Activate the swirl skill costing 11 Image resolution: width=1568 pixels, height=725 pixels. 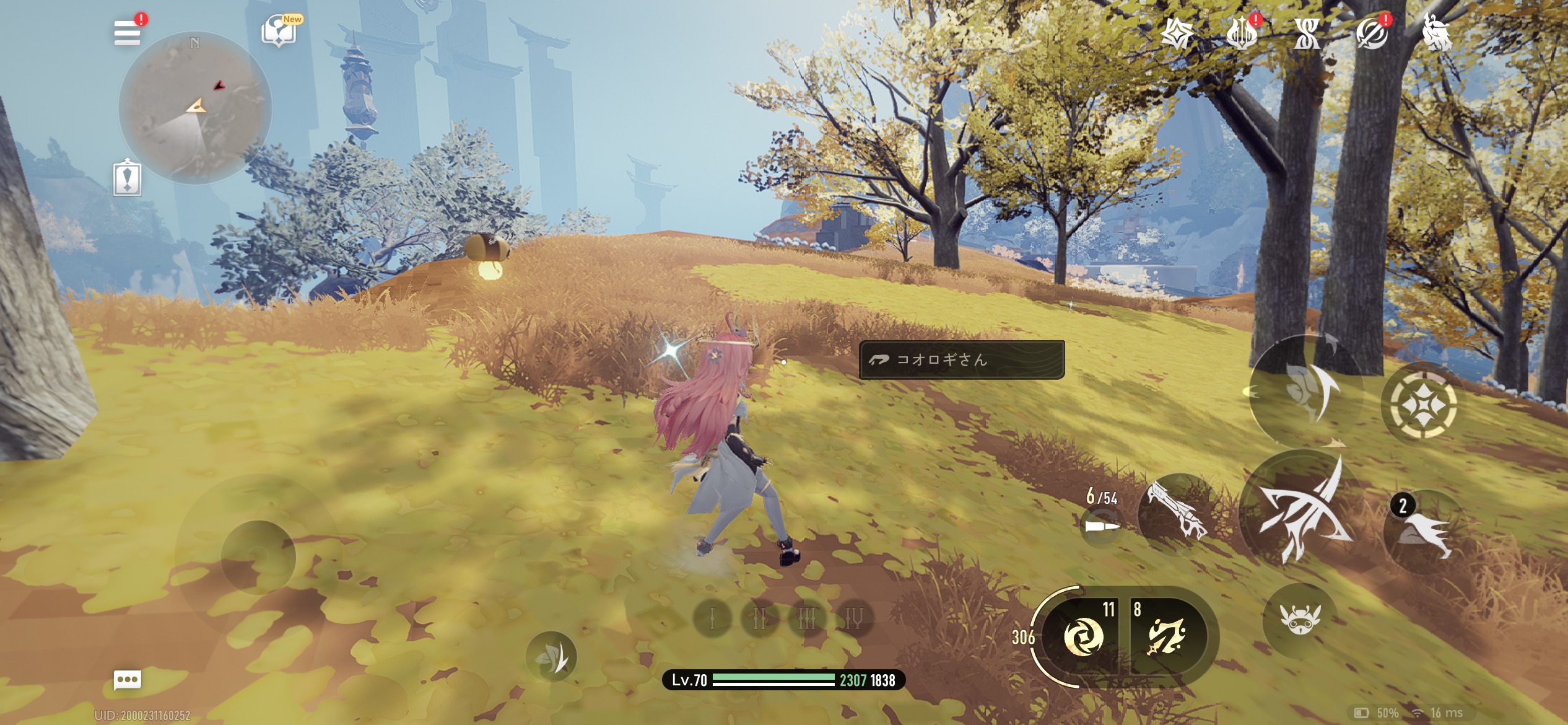1082,636
